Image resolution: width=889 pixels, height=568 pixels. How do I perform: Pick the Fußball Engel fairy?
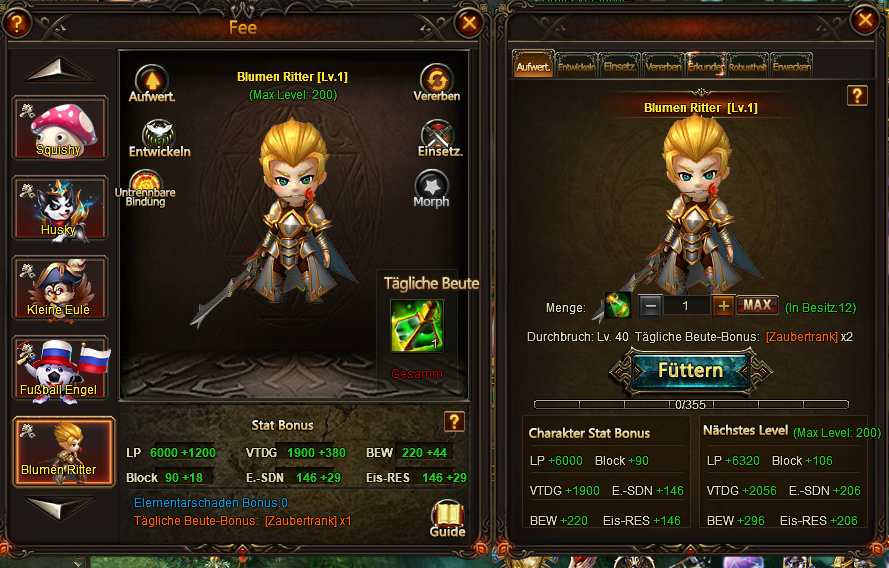pos(60,369)
